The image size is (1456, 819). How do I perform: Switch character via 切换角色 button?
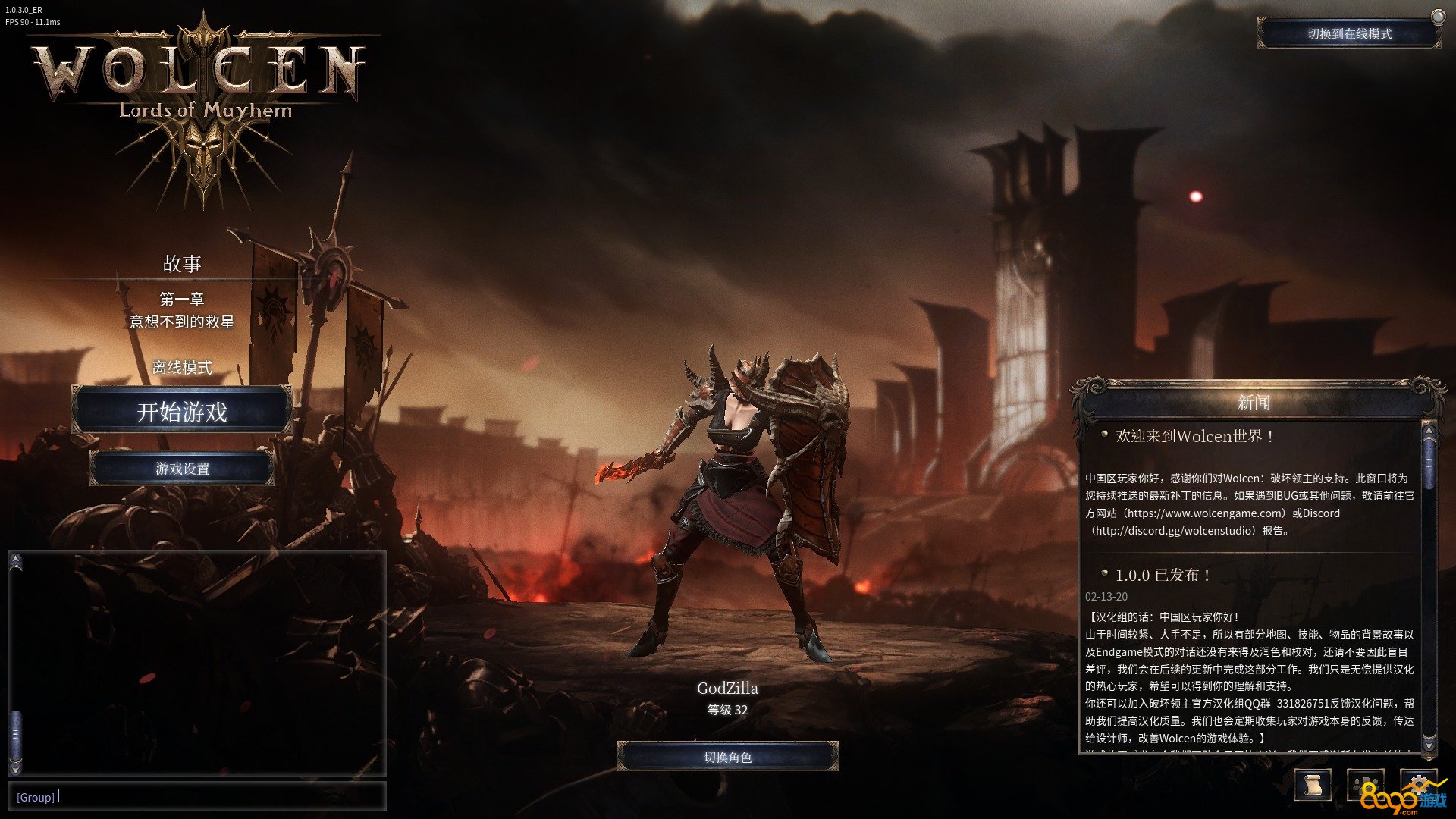[727, 757]
